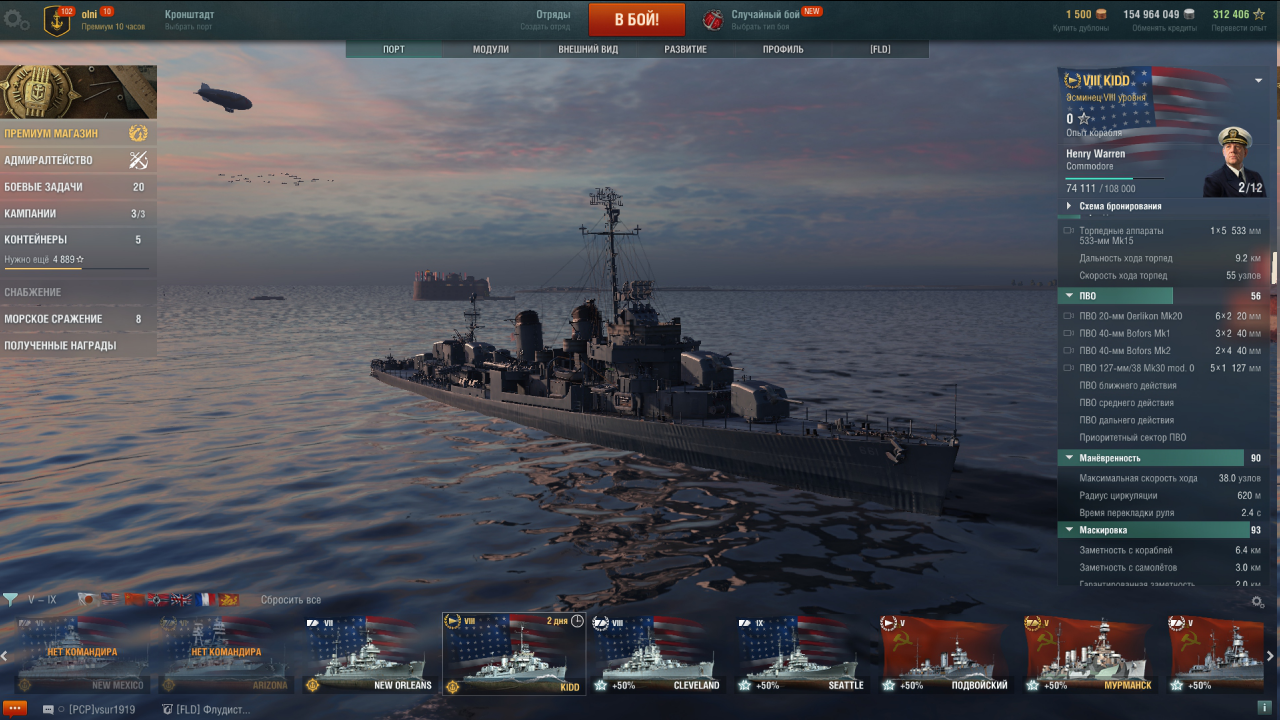The width and height of the screenshot is (1280, 720).
Task: Go to the РАЗВИТИЕ tab
Action: (x=685, y=49)
